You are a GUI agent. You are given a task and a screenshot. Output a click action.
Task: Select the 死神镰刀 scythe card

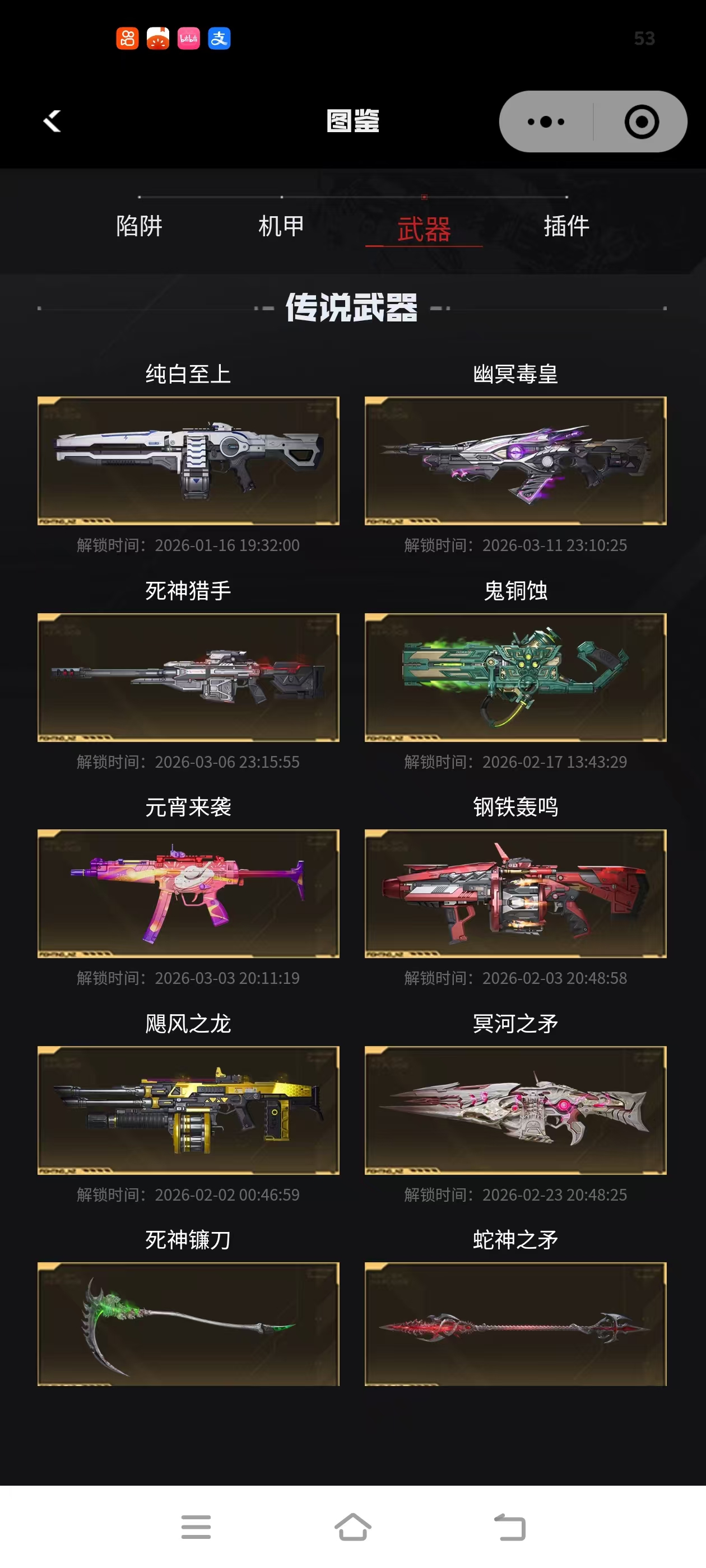pos(188,1324)
